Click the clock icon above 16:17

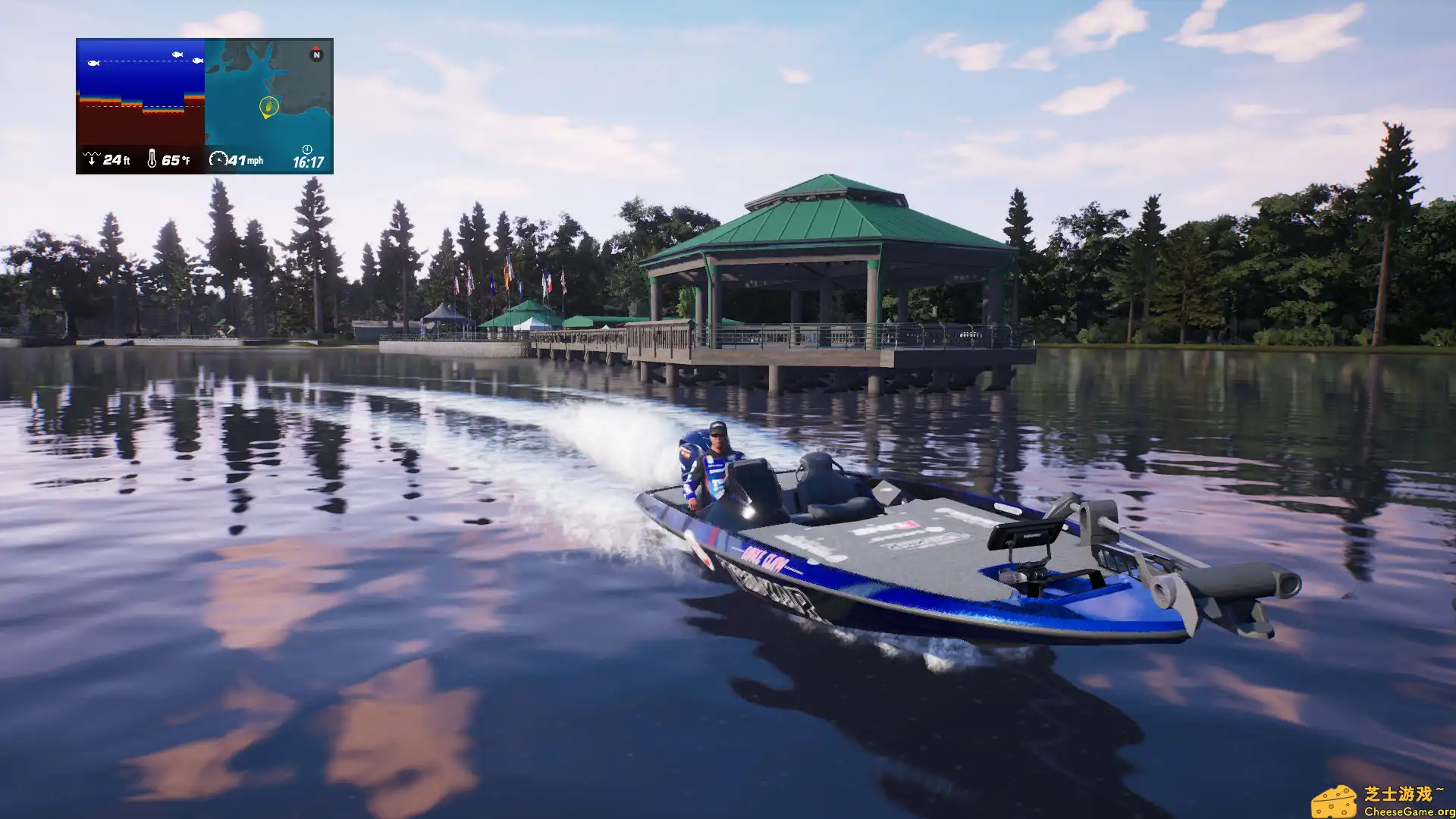click(307, 150)
